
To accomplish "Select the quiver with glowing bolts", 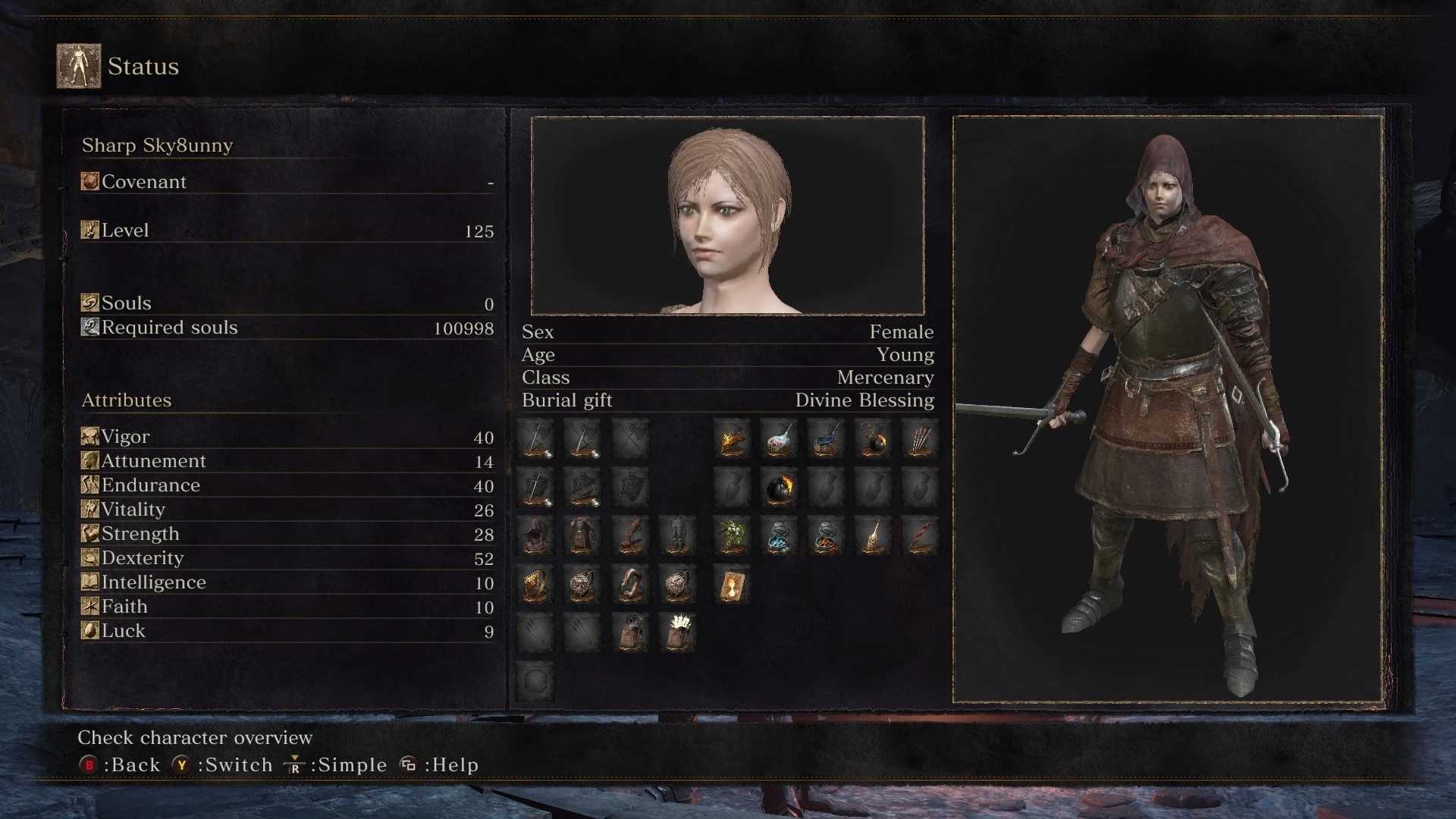I will coord(676,632).
